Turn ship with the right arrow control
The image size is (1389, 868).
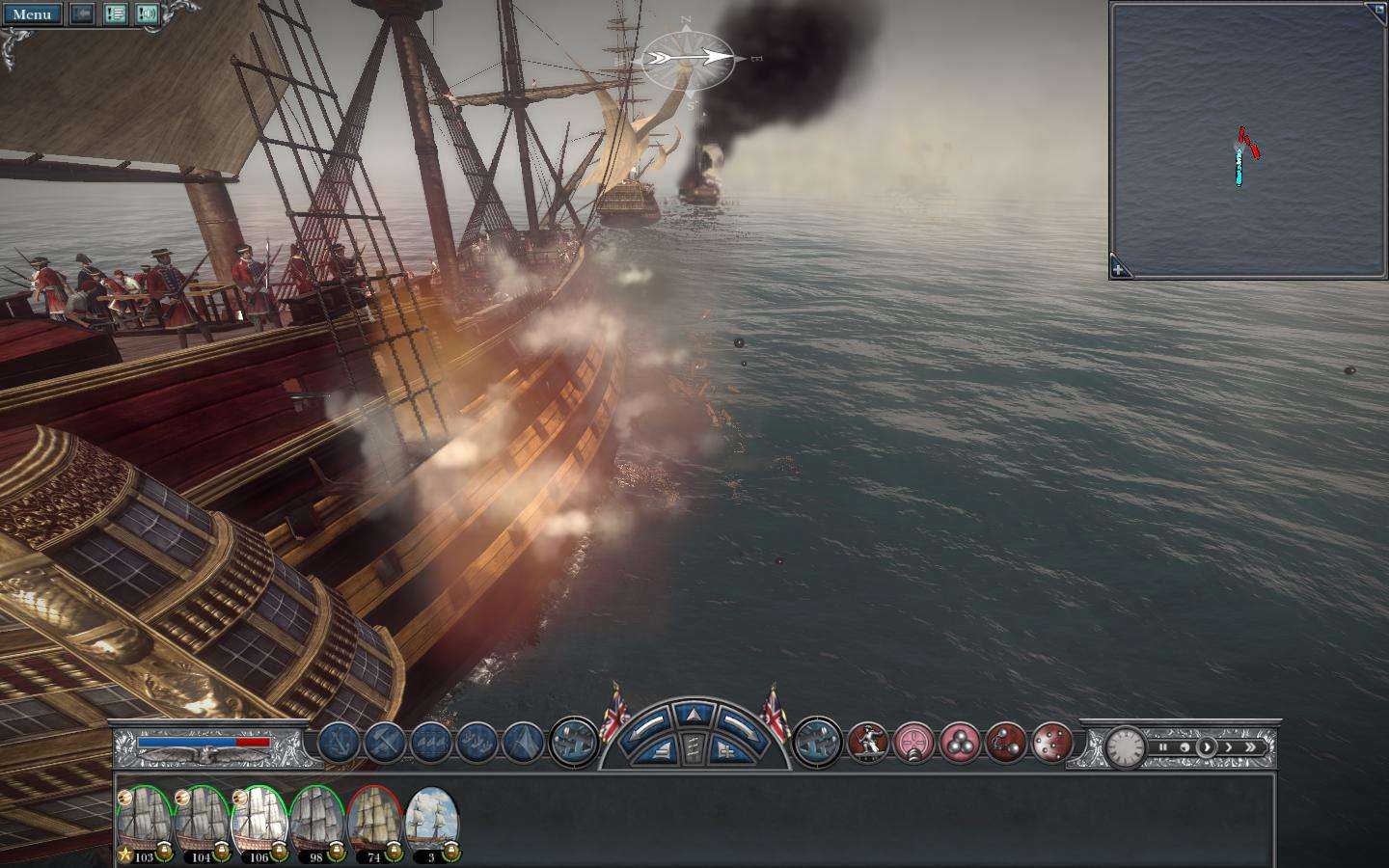pos(740,722)
